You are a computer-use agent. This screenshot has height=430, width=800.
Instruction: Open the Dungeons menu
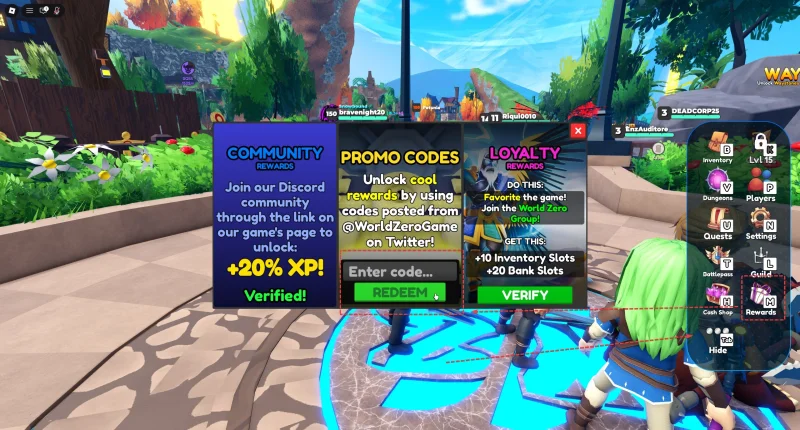718,184
